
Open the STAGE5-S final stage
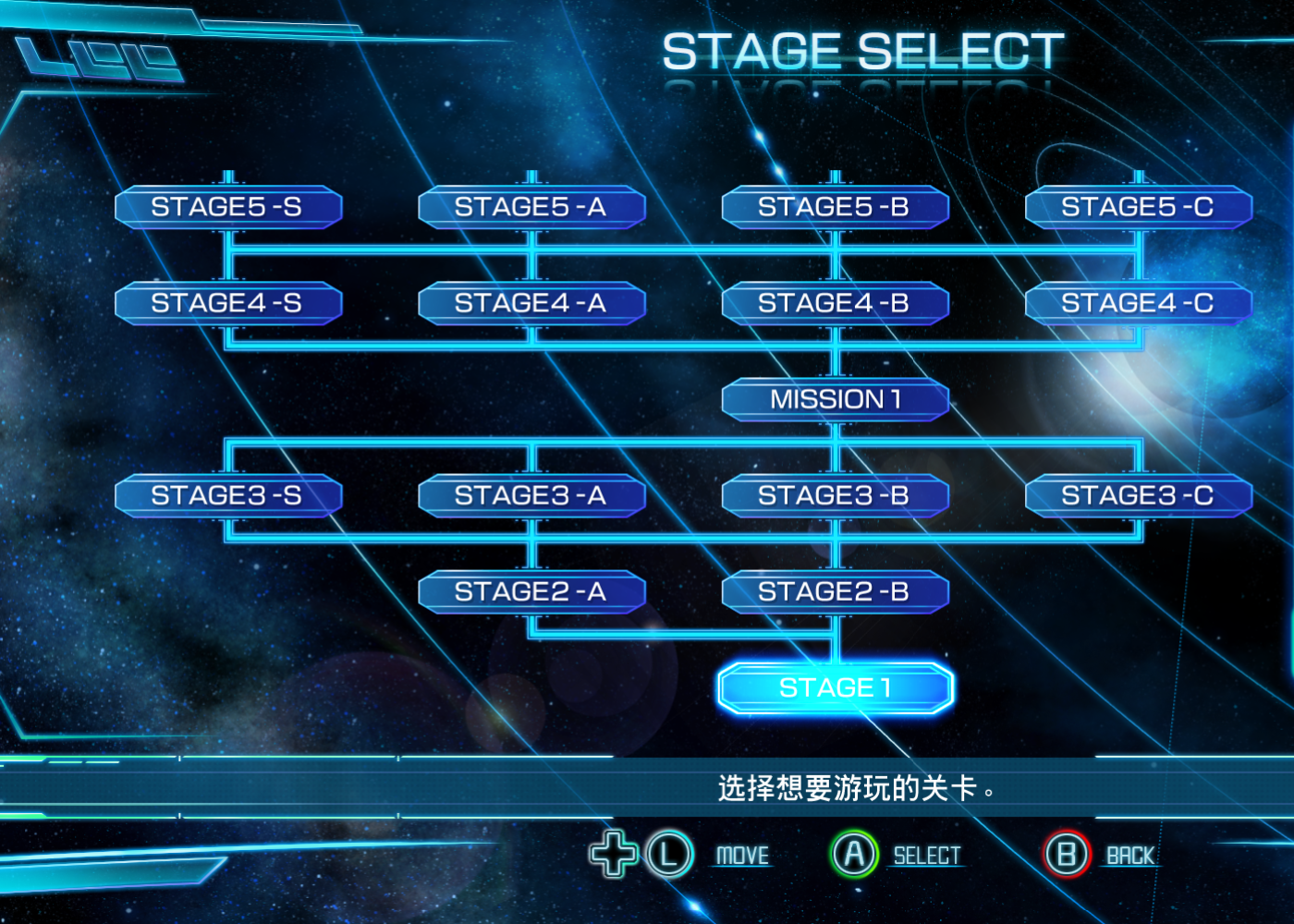point(227,207)
